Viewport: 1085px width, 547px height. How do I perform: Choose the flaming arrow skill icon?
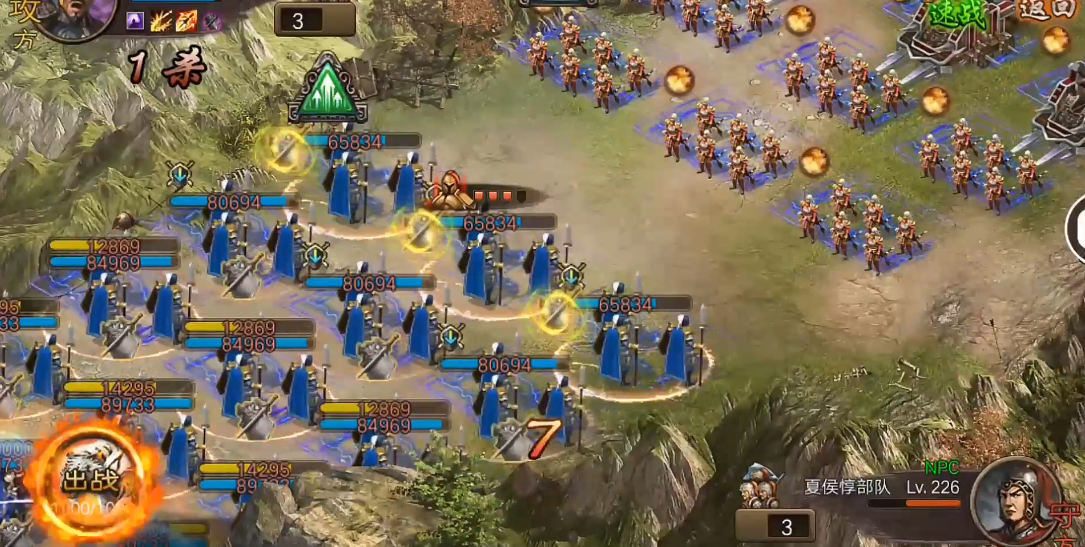click(186, 21)
